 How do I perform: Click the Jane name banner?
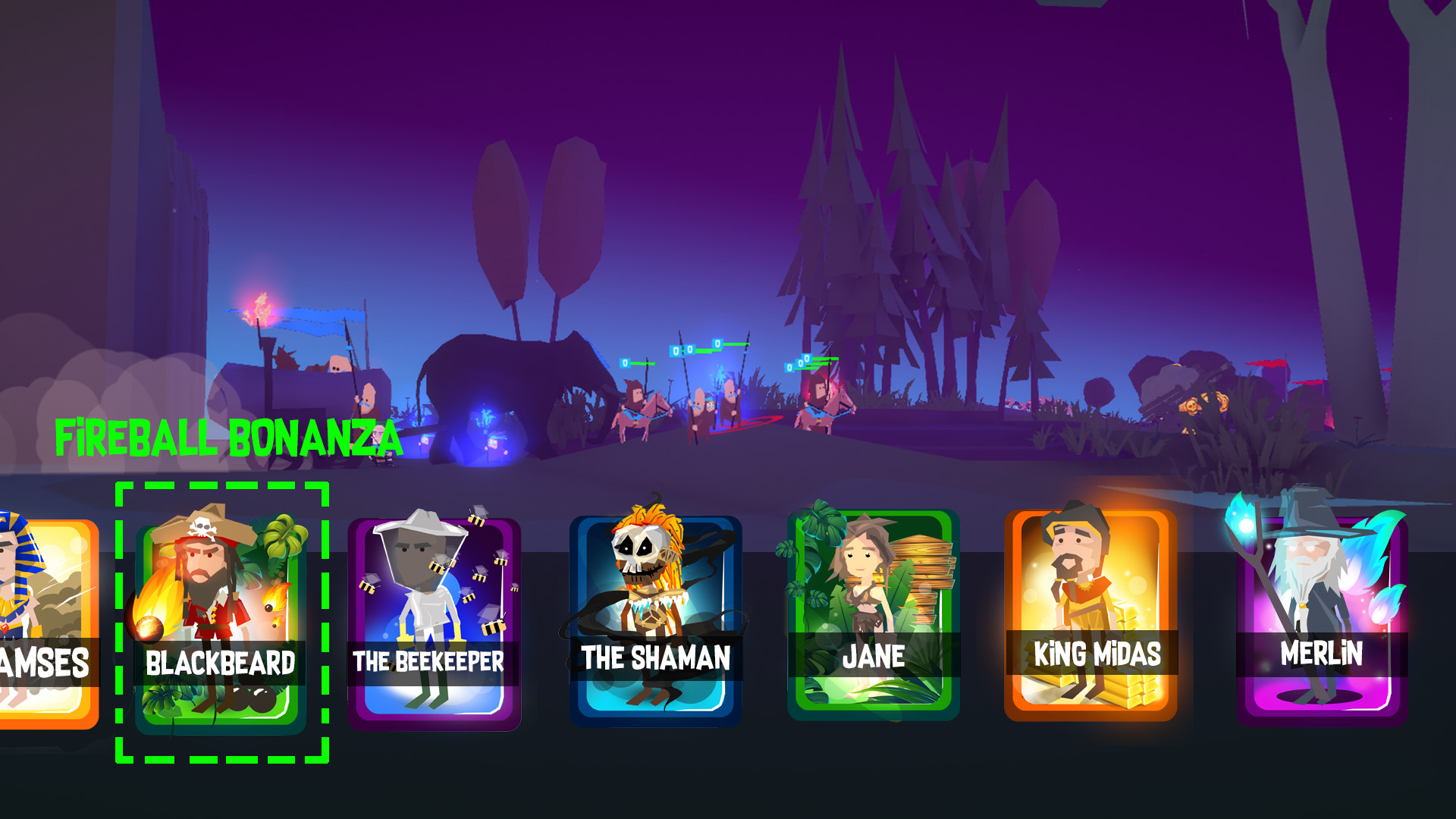[x=872, y=657]
